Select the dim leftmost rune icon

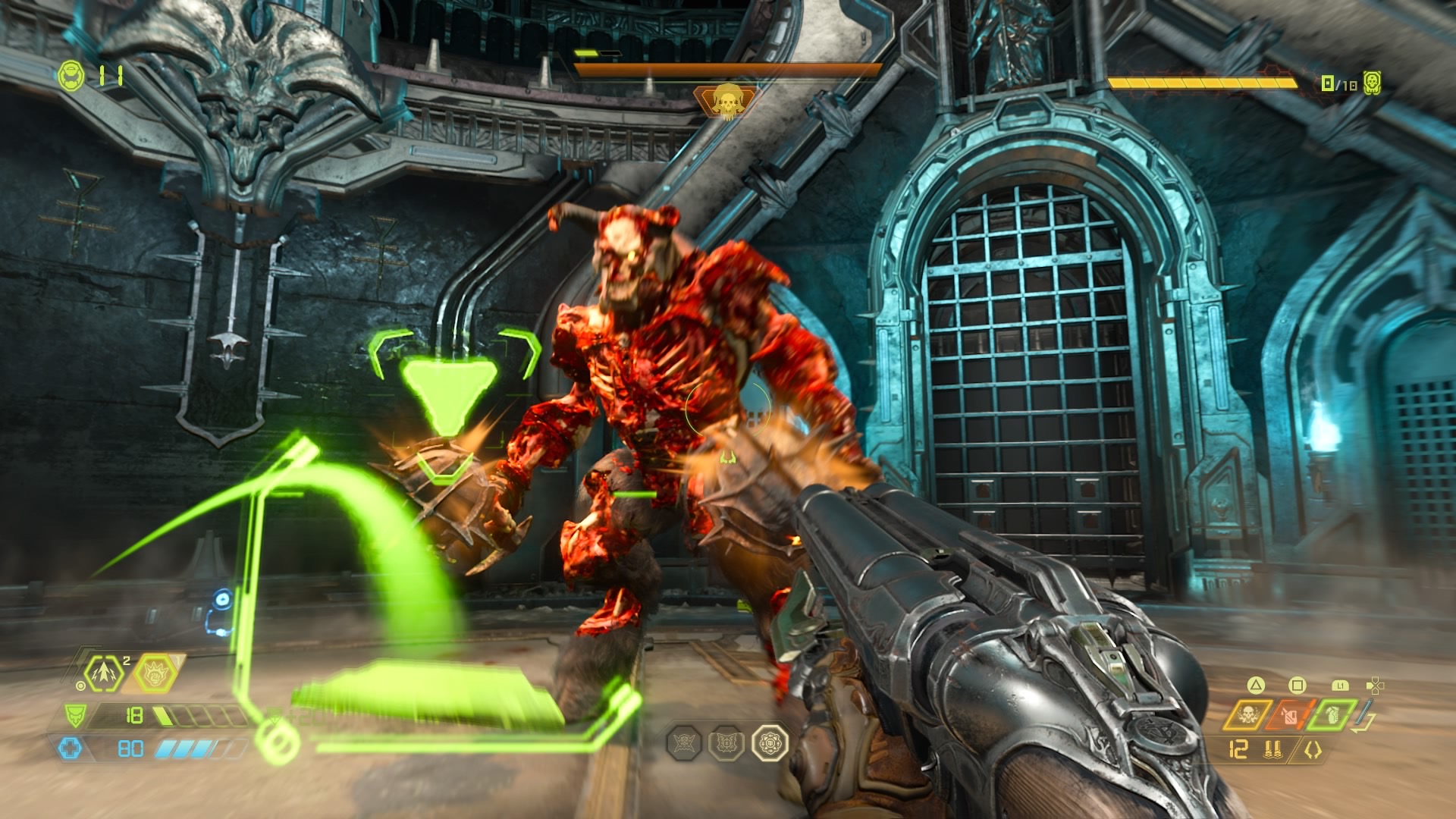[x=683, y=743]
